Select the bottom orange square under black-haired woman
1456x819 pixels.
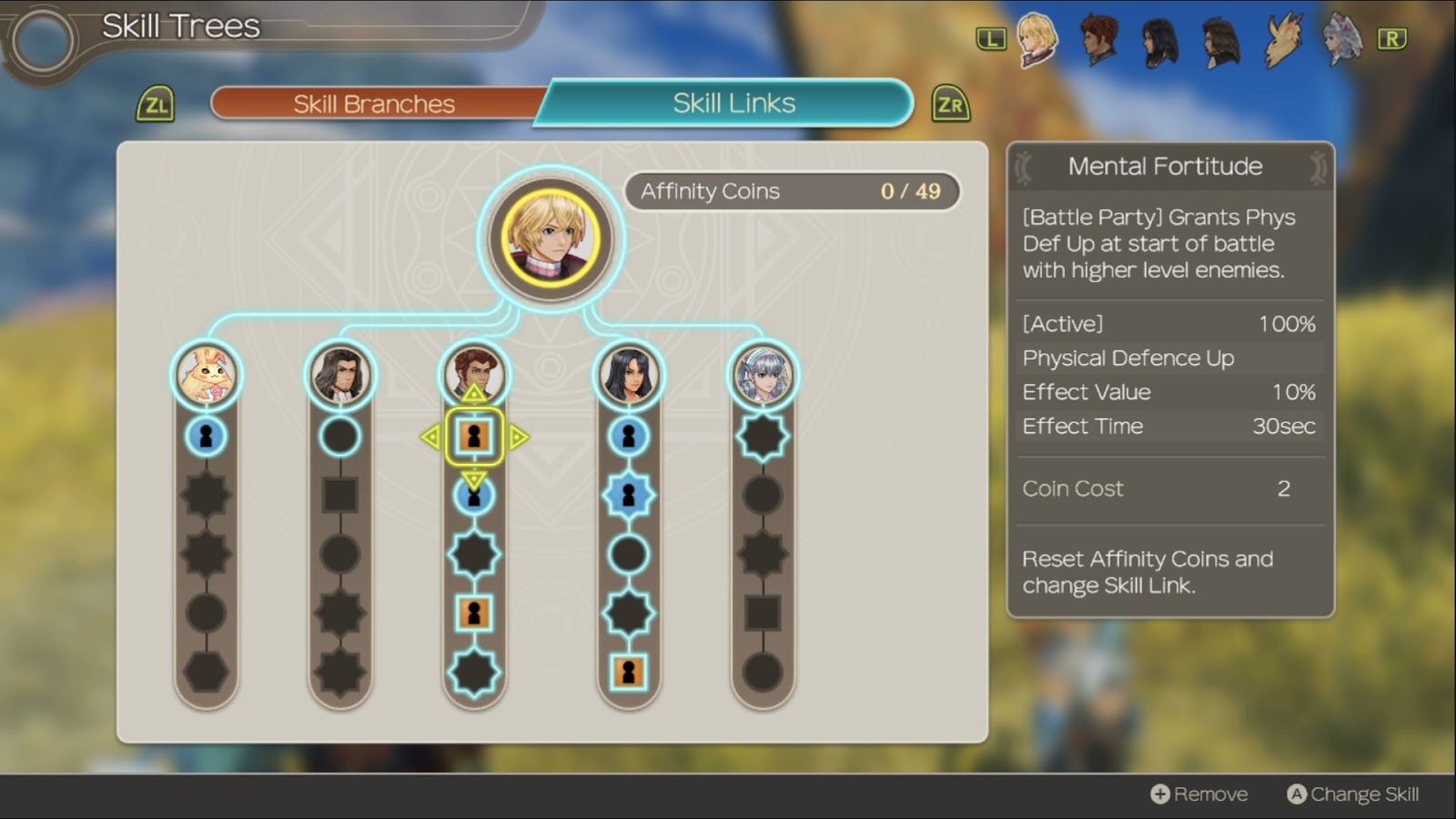click(628, 672)
